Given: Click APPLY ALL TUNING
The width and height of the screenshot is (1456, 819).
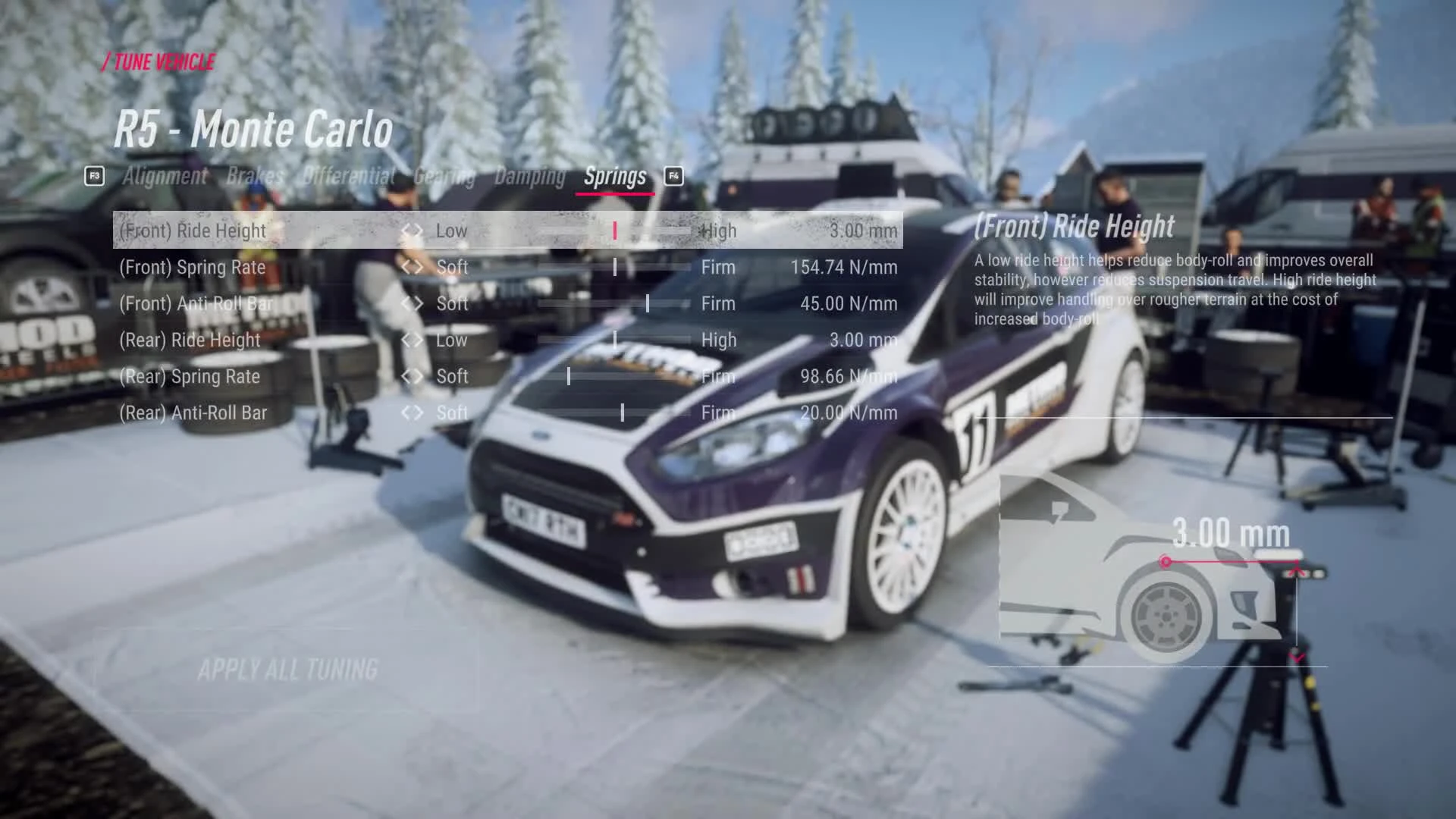Looking at the screenshot, I should pos(289,670).
